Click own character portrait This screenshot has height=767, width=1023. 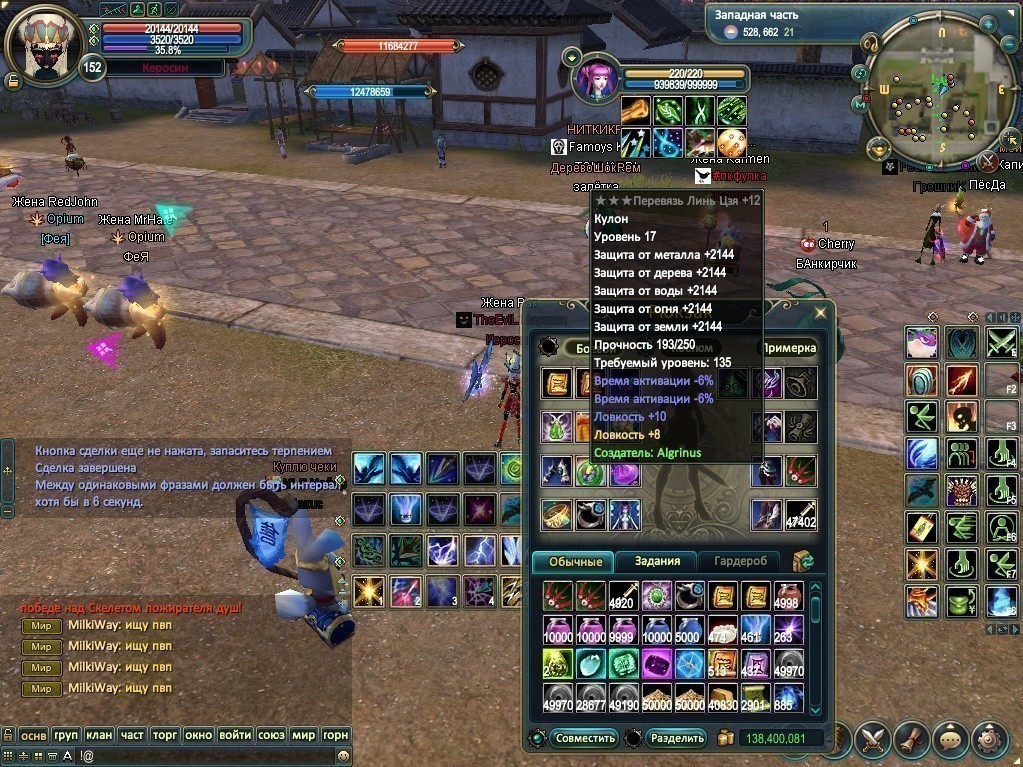pos(43,45)
